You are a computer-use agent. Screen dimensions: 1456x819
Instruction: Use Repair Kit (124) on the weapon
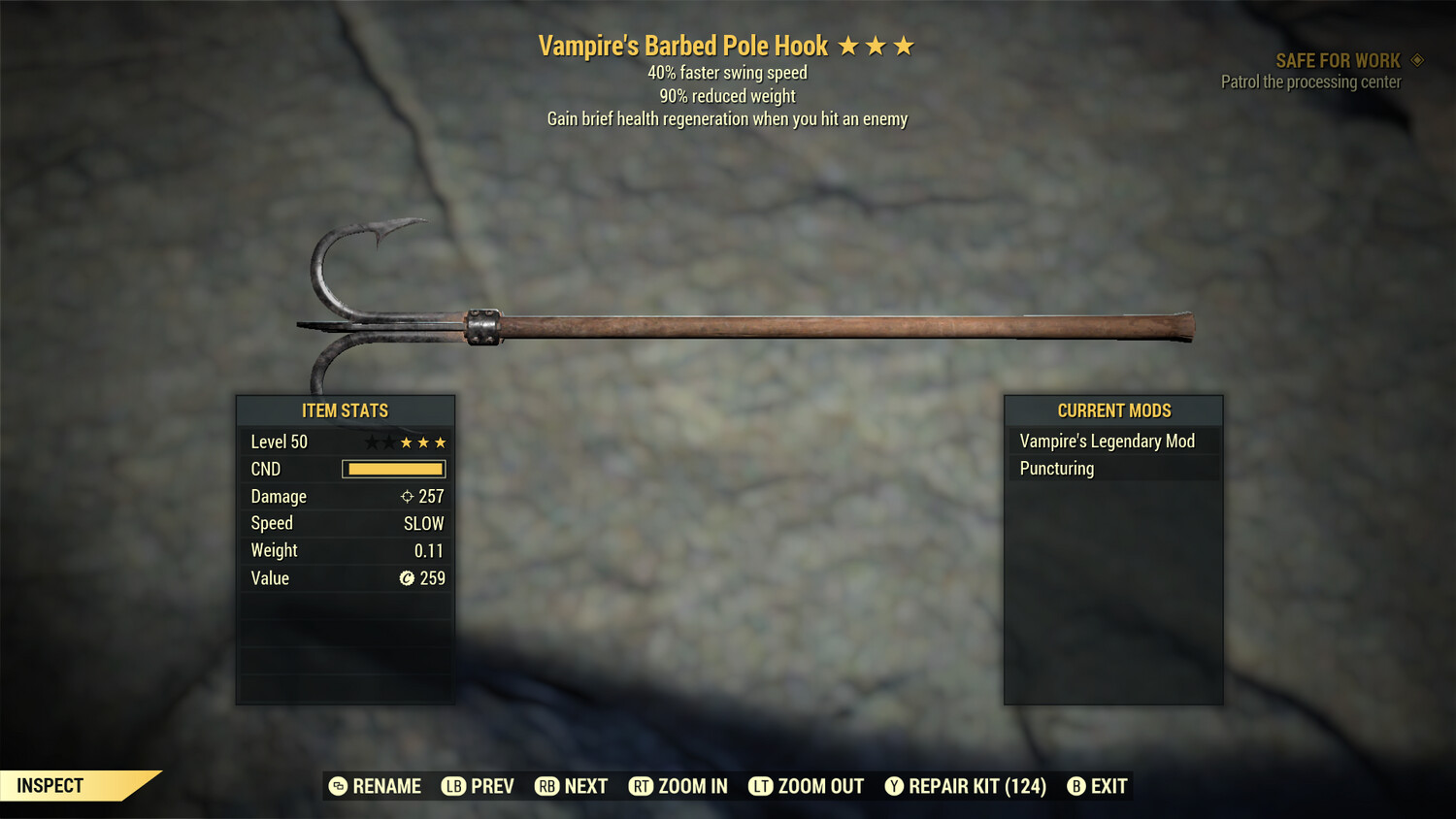pyautogui.click(x=966, y=786)
